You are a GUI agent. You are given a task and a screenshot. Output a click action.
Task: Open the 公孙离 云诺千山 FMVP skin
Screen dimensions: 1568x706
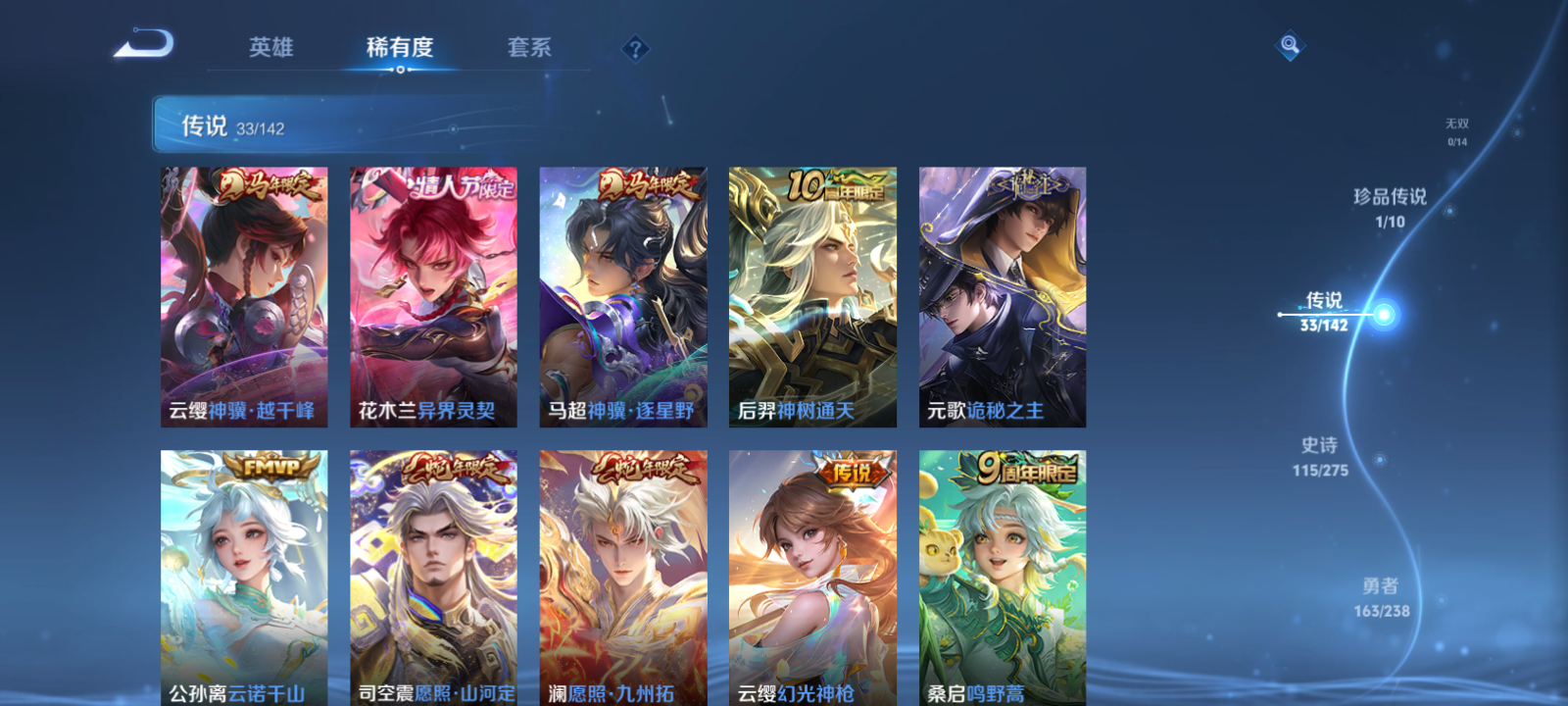point(244,579)
